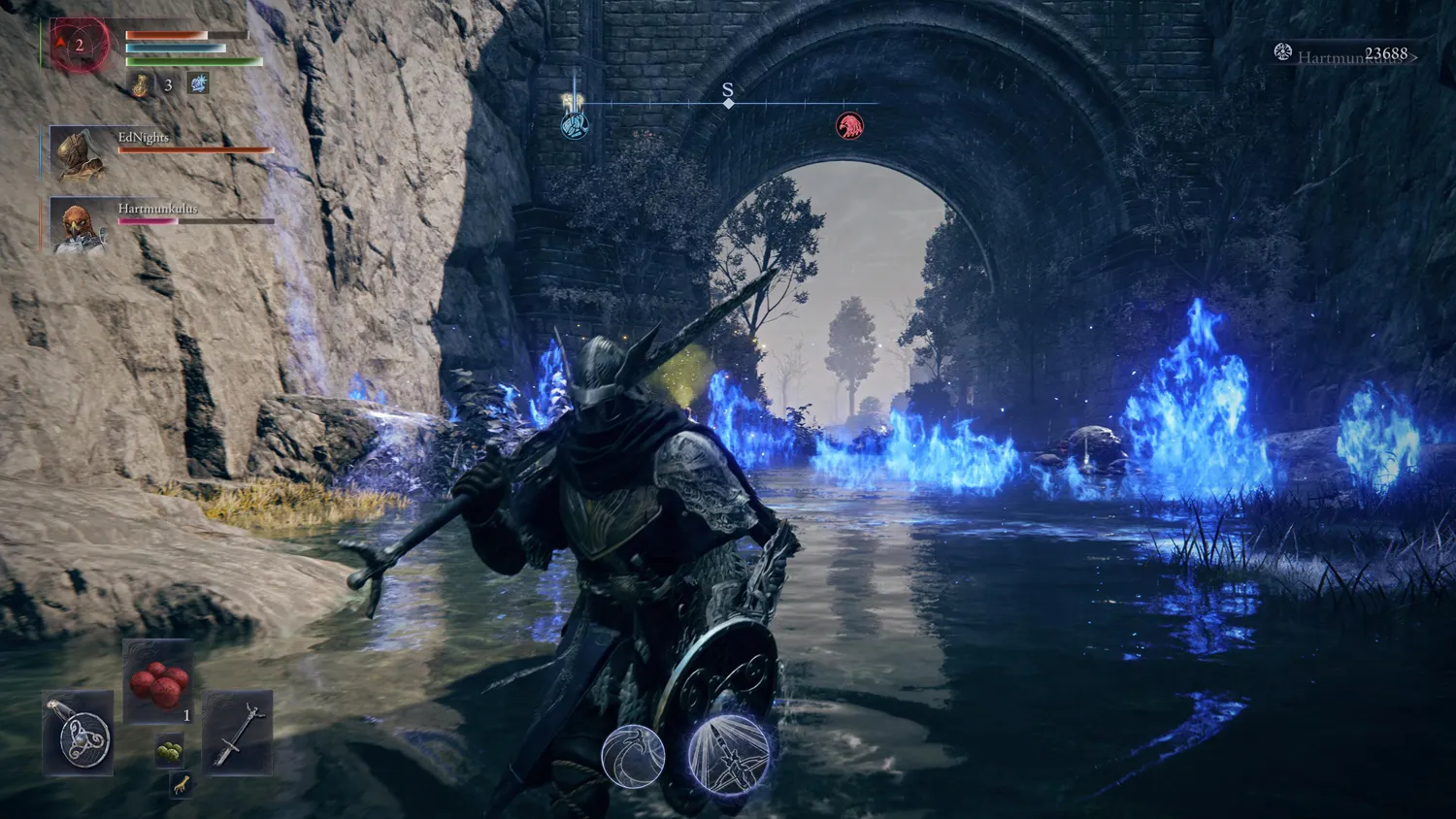This screenshot has width=1456, height=819.
Task: Choose the small green berries item slot
Action: (x=170, y=751)
